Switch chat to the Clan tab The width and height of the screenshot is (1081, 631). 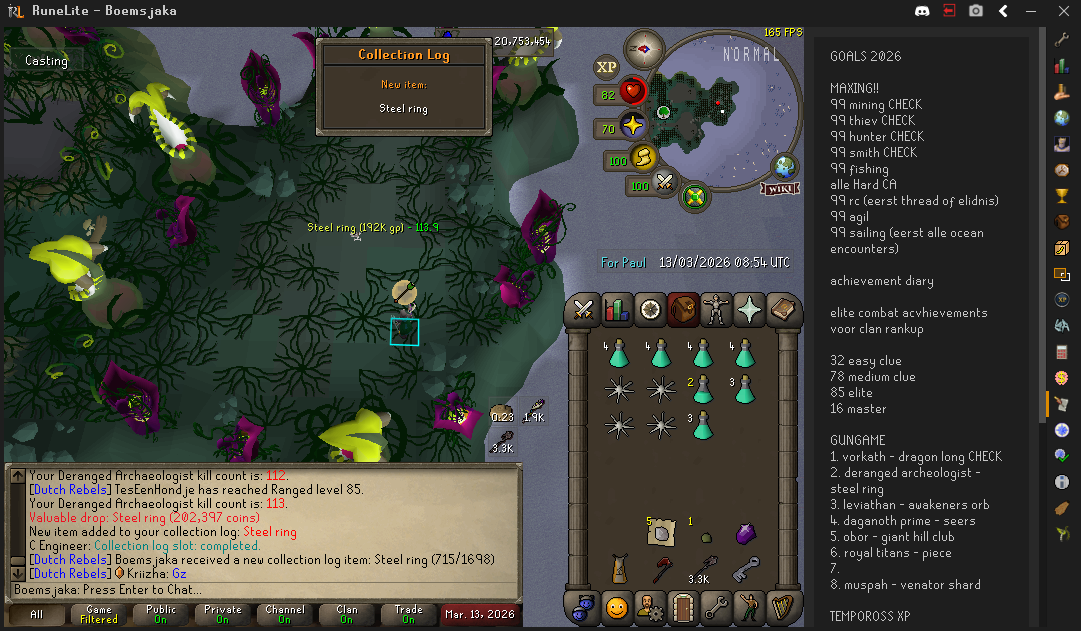[347, 613]
